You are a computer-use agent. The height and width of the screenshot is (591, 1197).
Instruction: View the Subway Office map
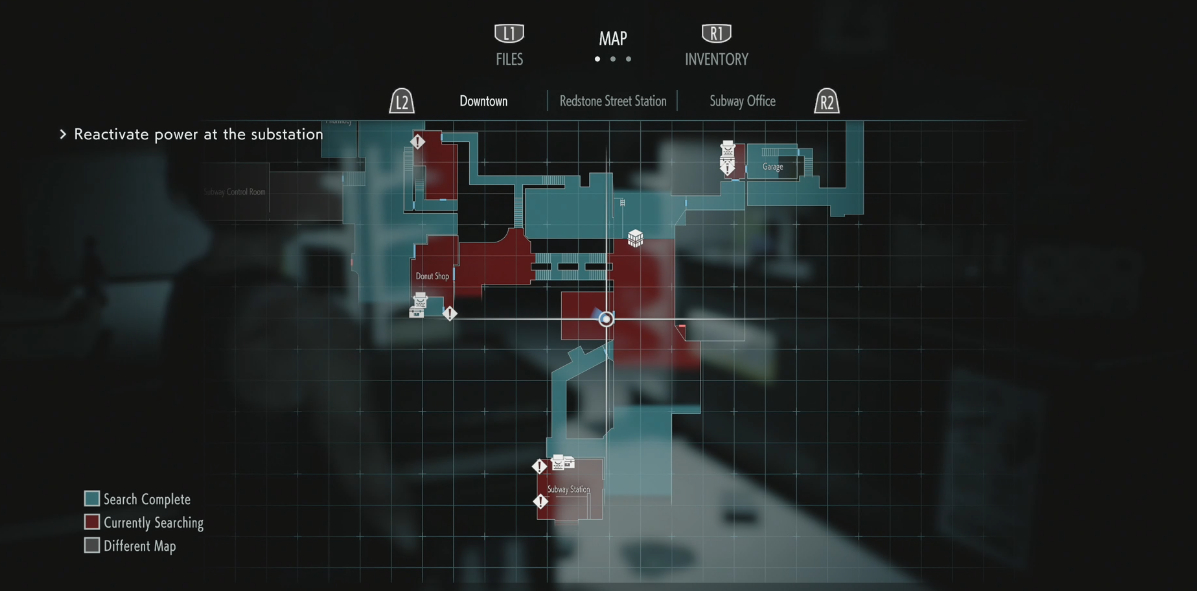click(742, 101)
